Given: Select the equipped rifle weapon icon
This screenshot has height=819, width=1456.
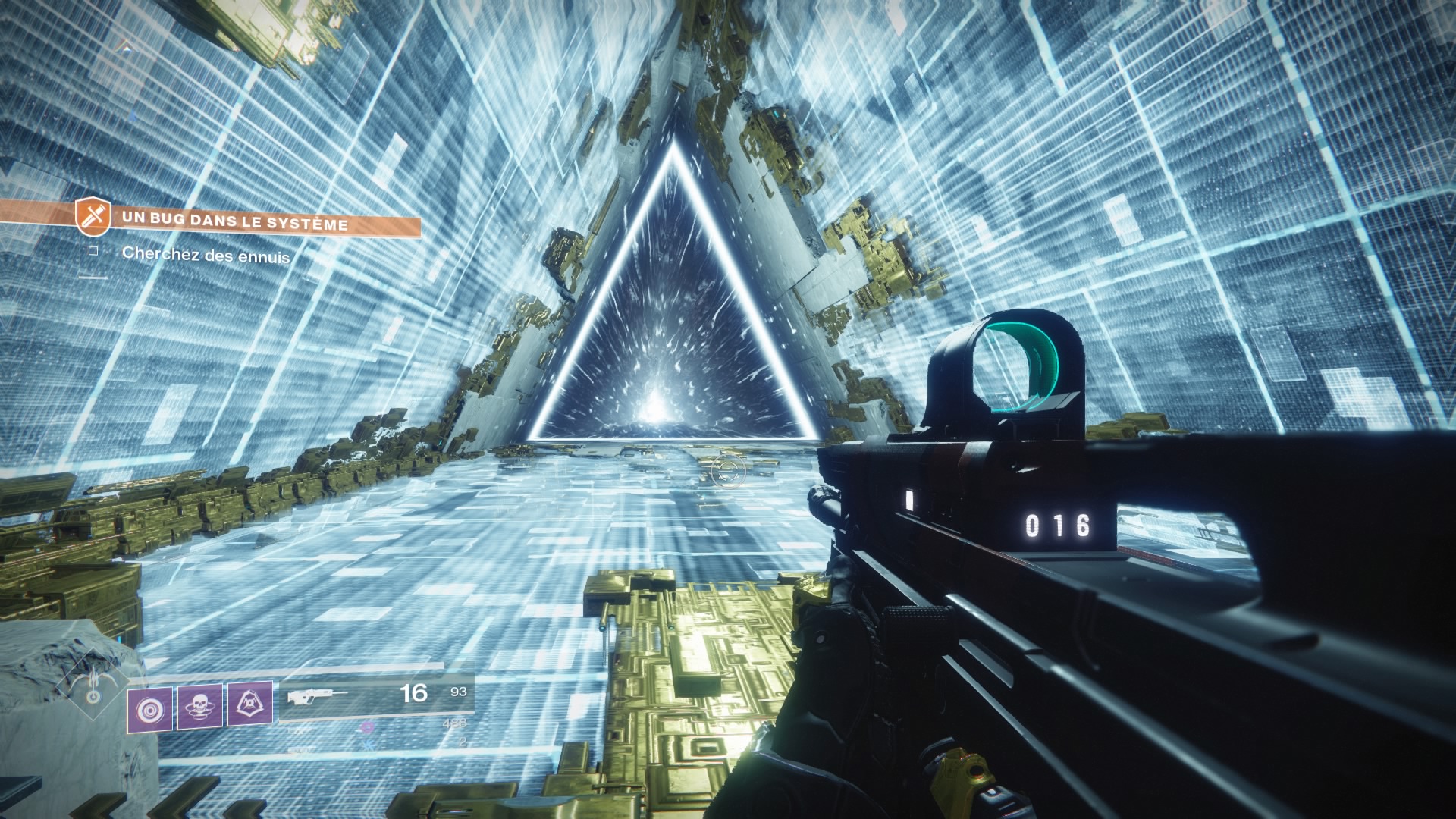Looking at the screenshot, I should click(x=317, y=696).
